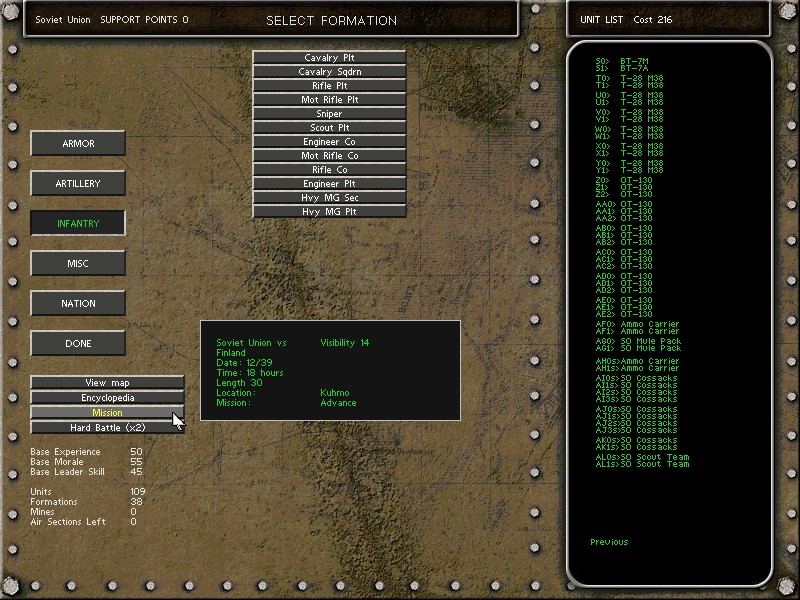The height and width of the screenshot is (600, 800).
Task: Purchase the Hvy MG Sec formation
Action: click(329, 198)
